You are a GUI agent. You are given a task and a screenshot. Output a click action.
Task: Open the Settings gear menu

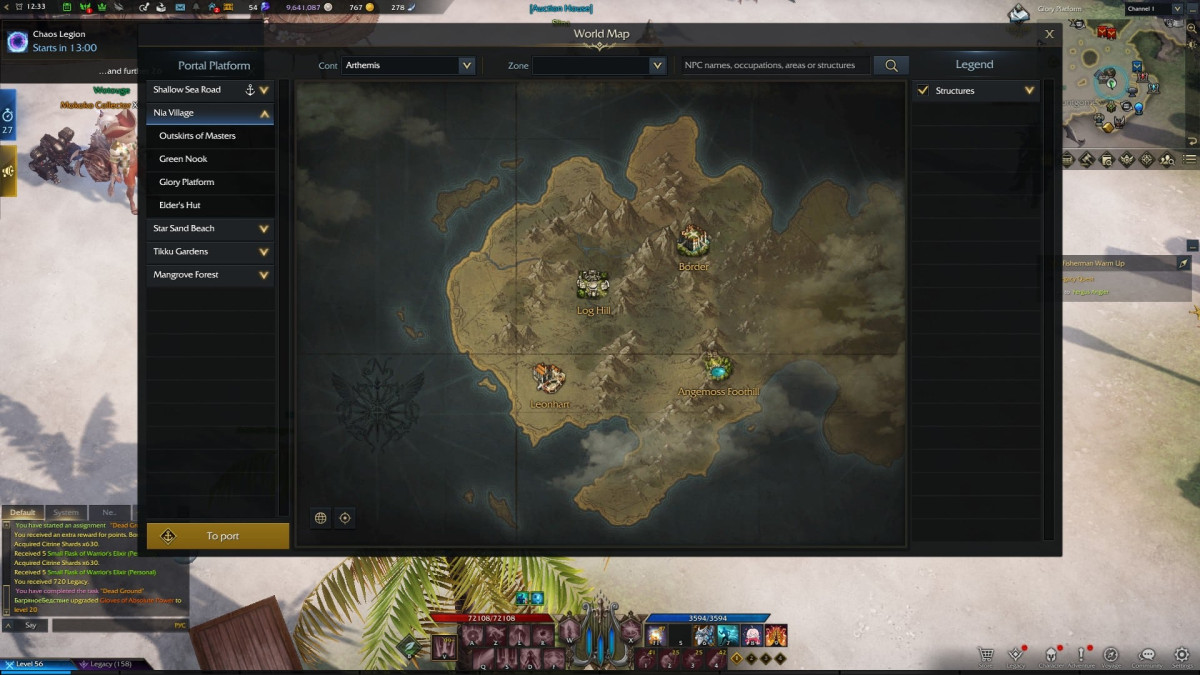1182,654
